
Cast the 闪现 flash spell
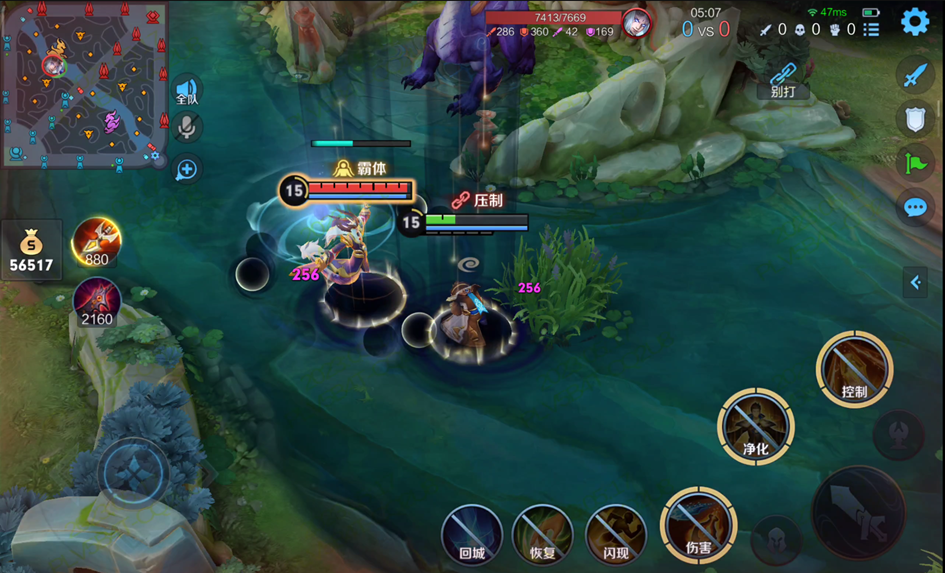(615, 534)
